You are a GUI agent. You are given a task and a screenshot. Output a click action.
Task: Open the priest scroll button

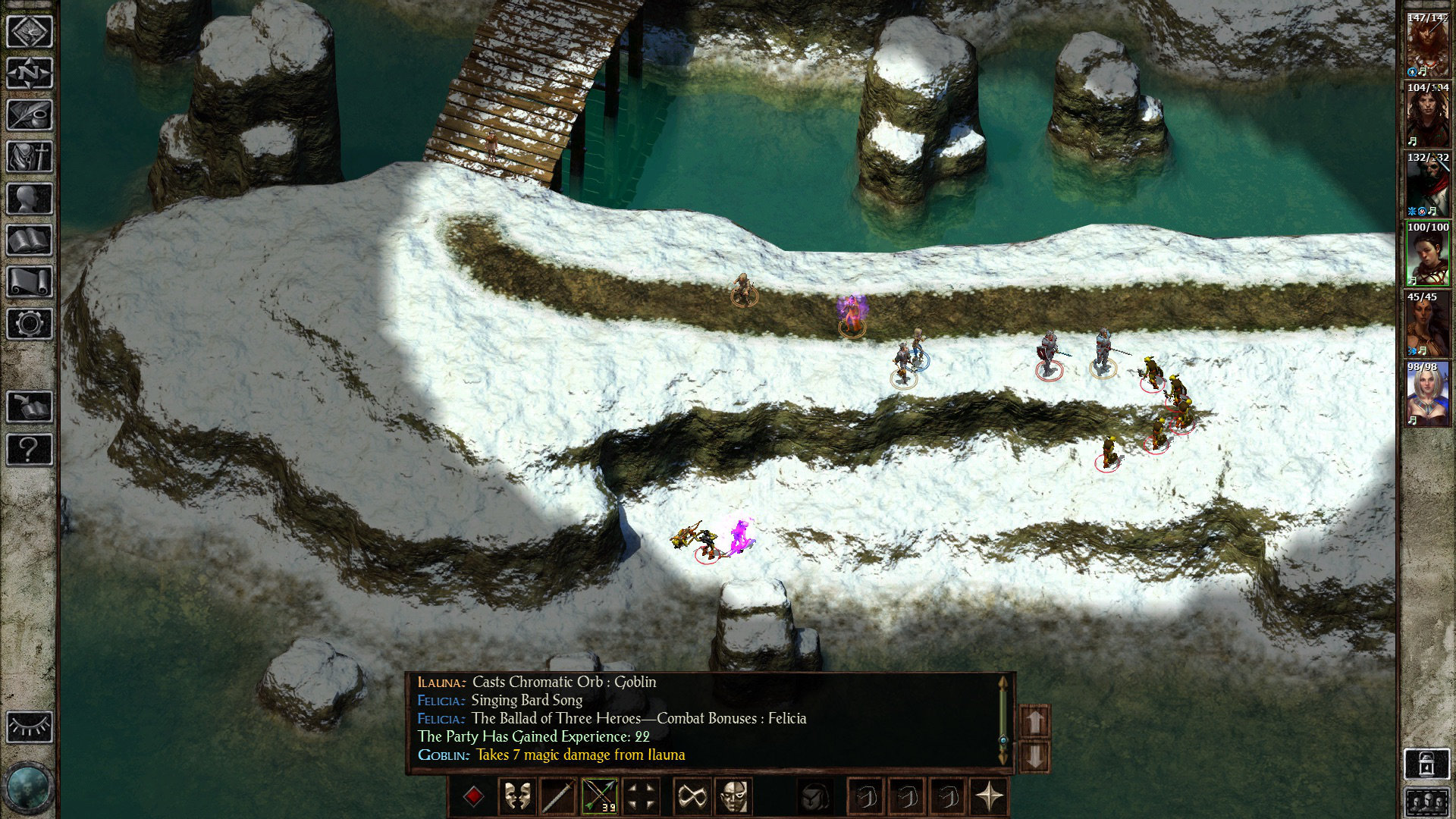point(30,282)
